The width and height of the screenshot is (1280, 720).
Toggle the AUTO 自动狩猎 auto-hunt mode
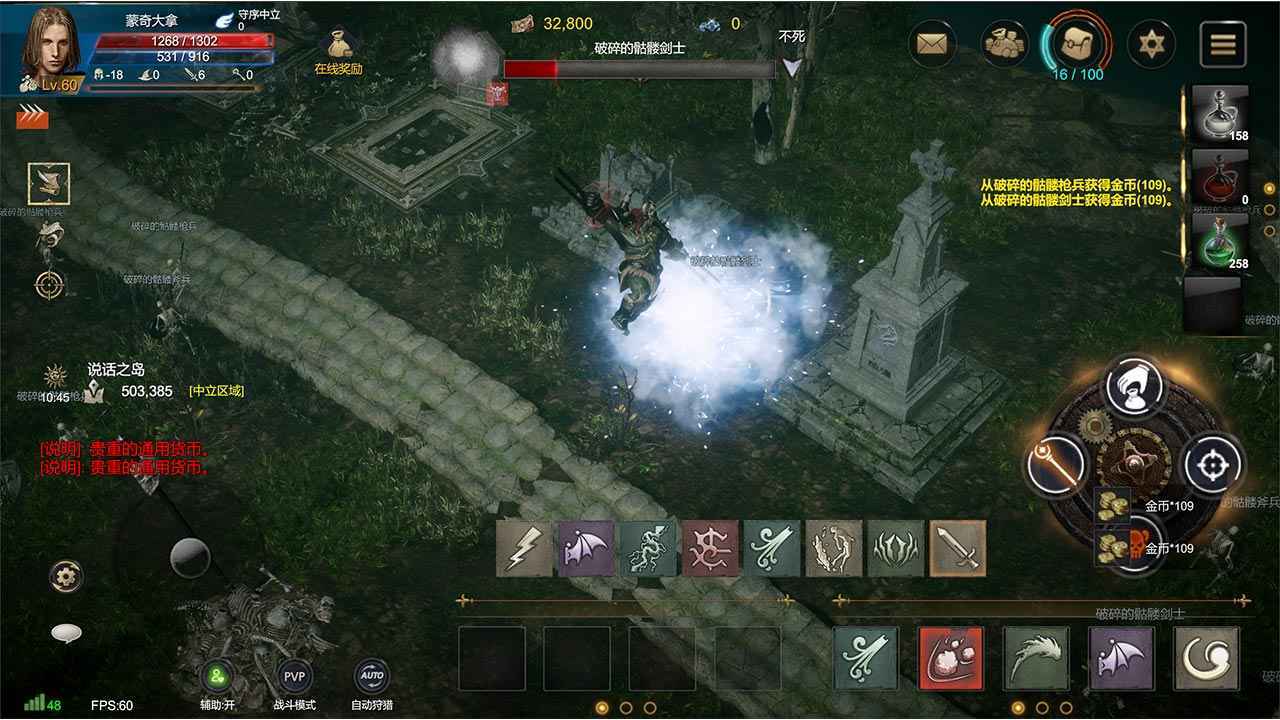[370, 675]
